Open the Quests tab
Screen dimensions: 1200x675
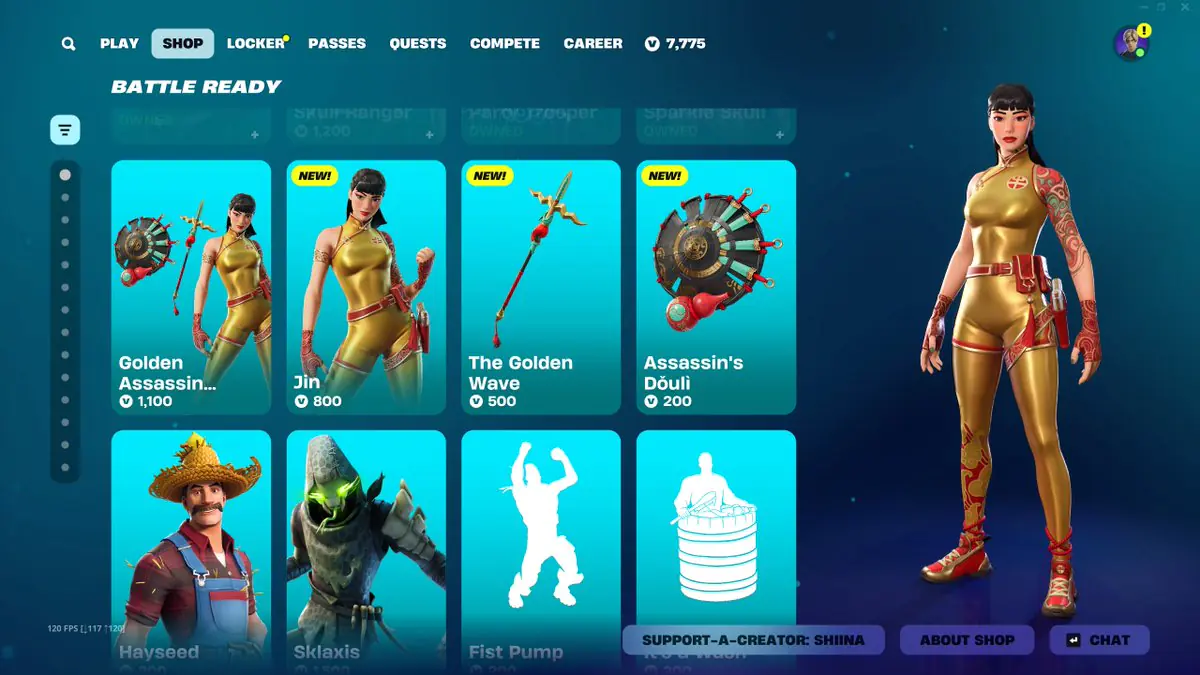tap(418, 44)
